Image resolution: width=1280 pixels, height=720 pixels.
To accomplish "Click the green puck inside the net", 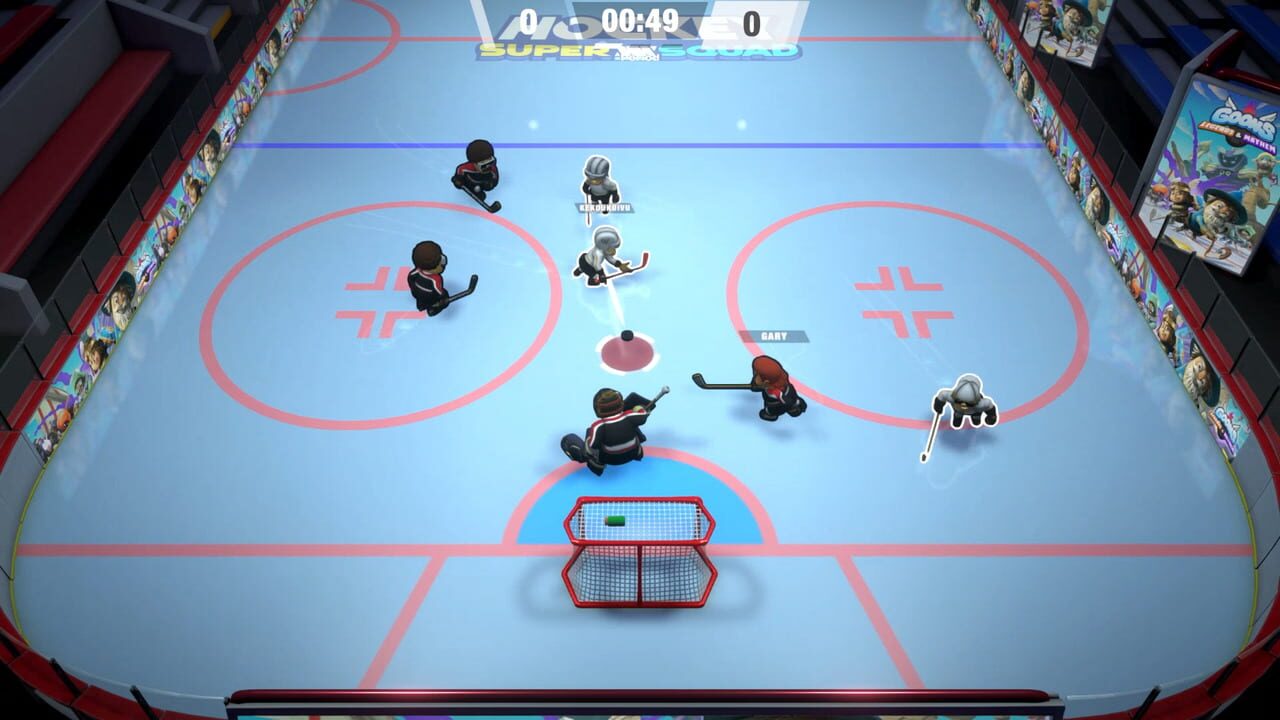I will coord(617,518).
